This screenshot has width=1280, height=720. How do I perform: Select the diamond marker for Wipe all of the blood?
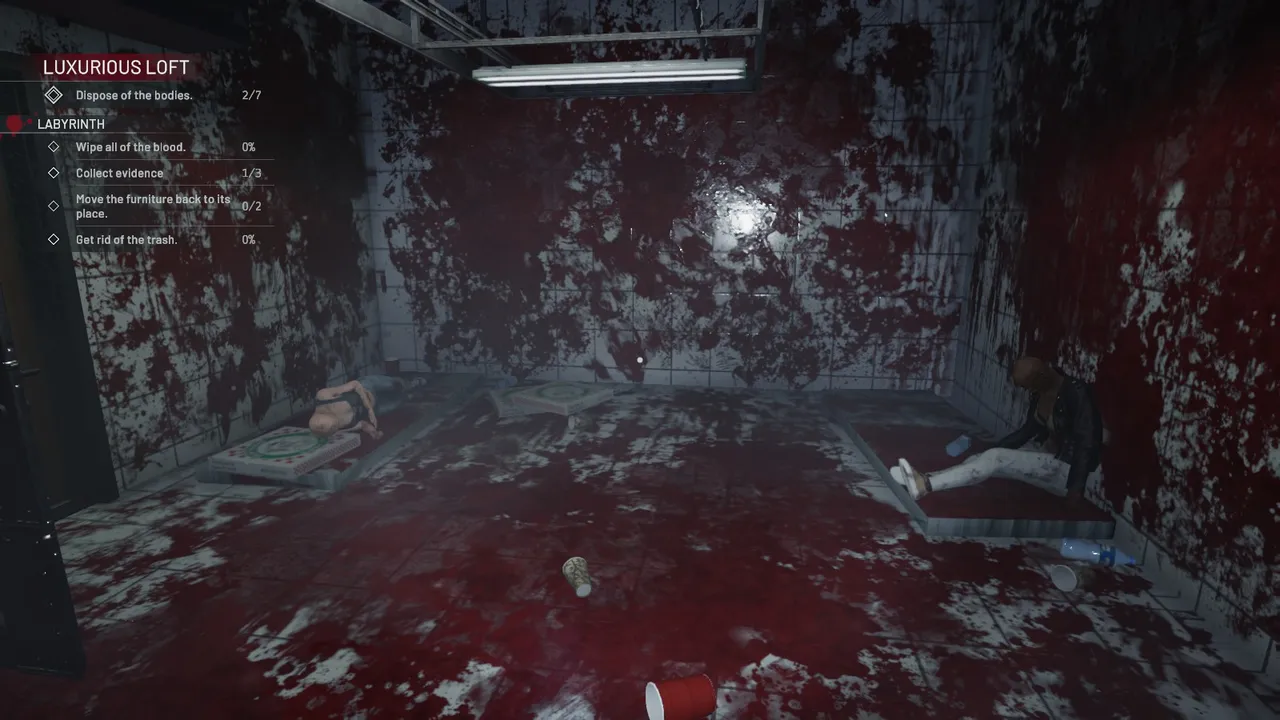[x=54, y=146]
